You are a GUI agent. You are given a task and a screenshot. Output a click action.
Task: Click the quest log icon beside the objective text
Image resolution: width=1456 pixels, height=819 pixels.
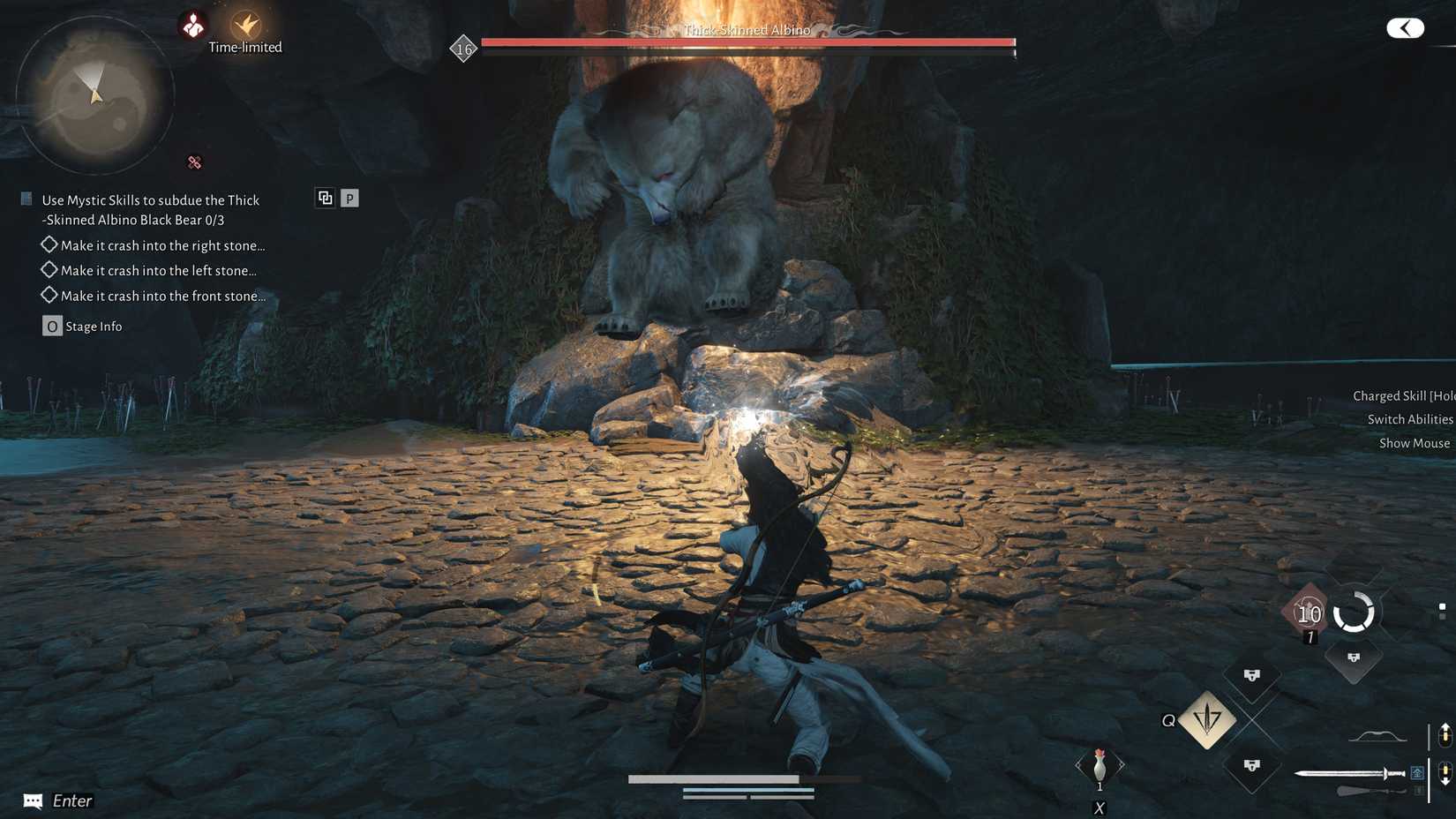click(25, 198)
